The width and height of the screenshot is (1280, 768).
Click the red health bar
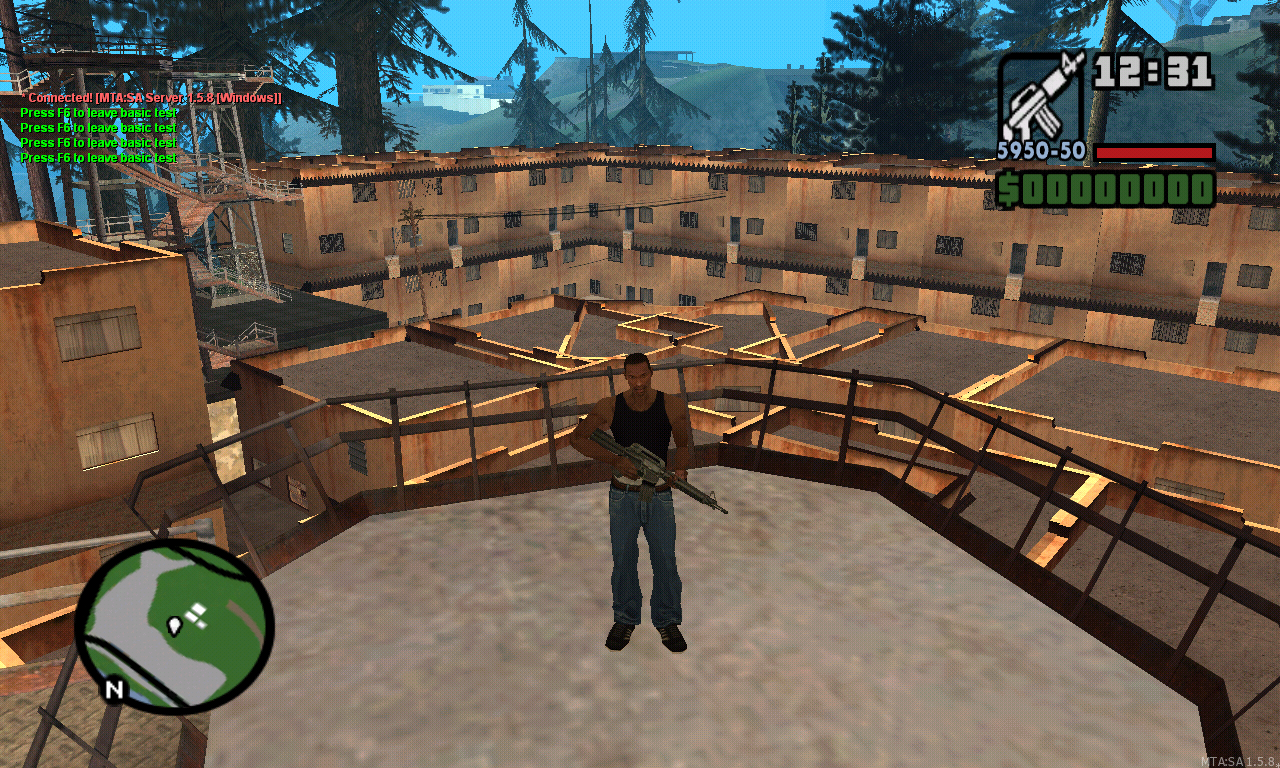click(x=1155, y=152)
